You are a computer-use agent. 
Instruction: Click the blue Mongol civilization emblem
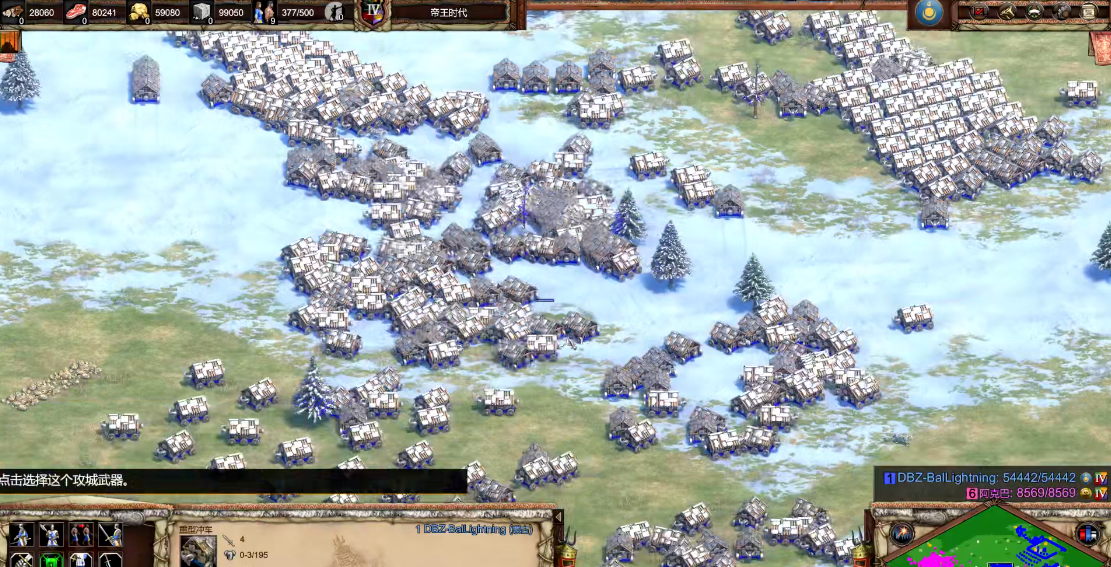[x=929, y=12]
